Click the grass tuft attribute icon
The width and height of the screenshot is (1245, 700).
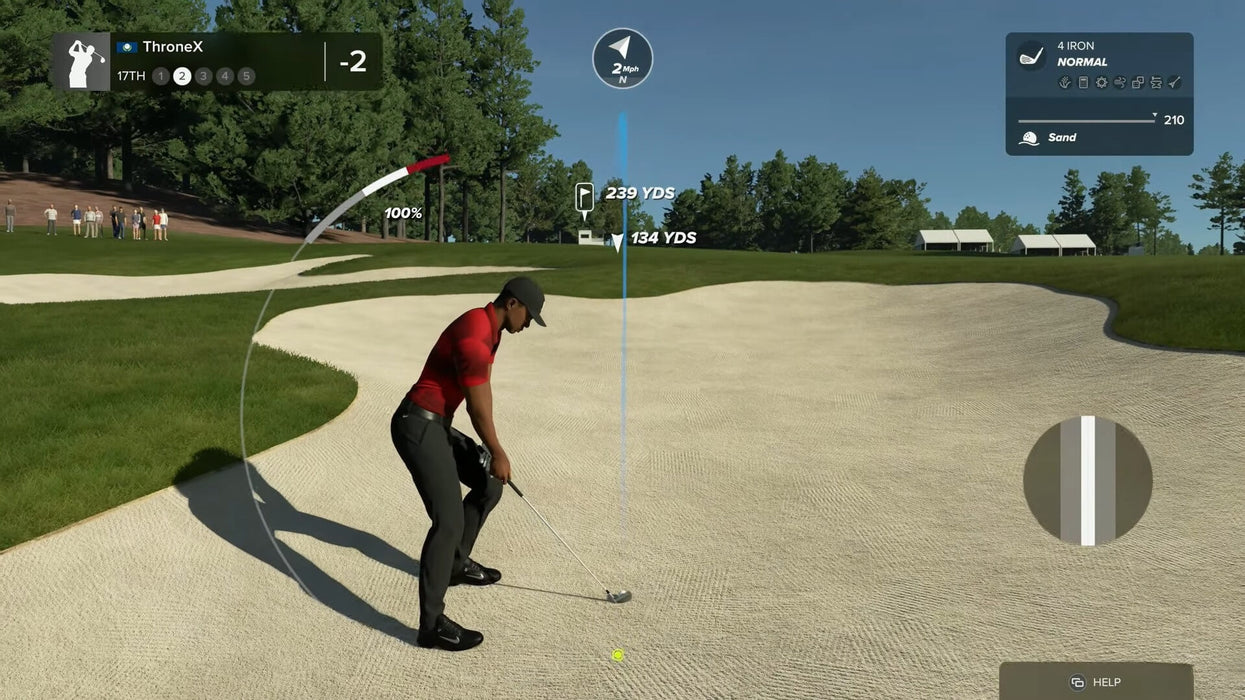click(x=1065, y=83)
